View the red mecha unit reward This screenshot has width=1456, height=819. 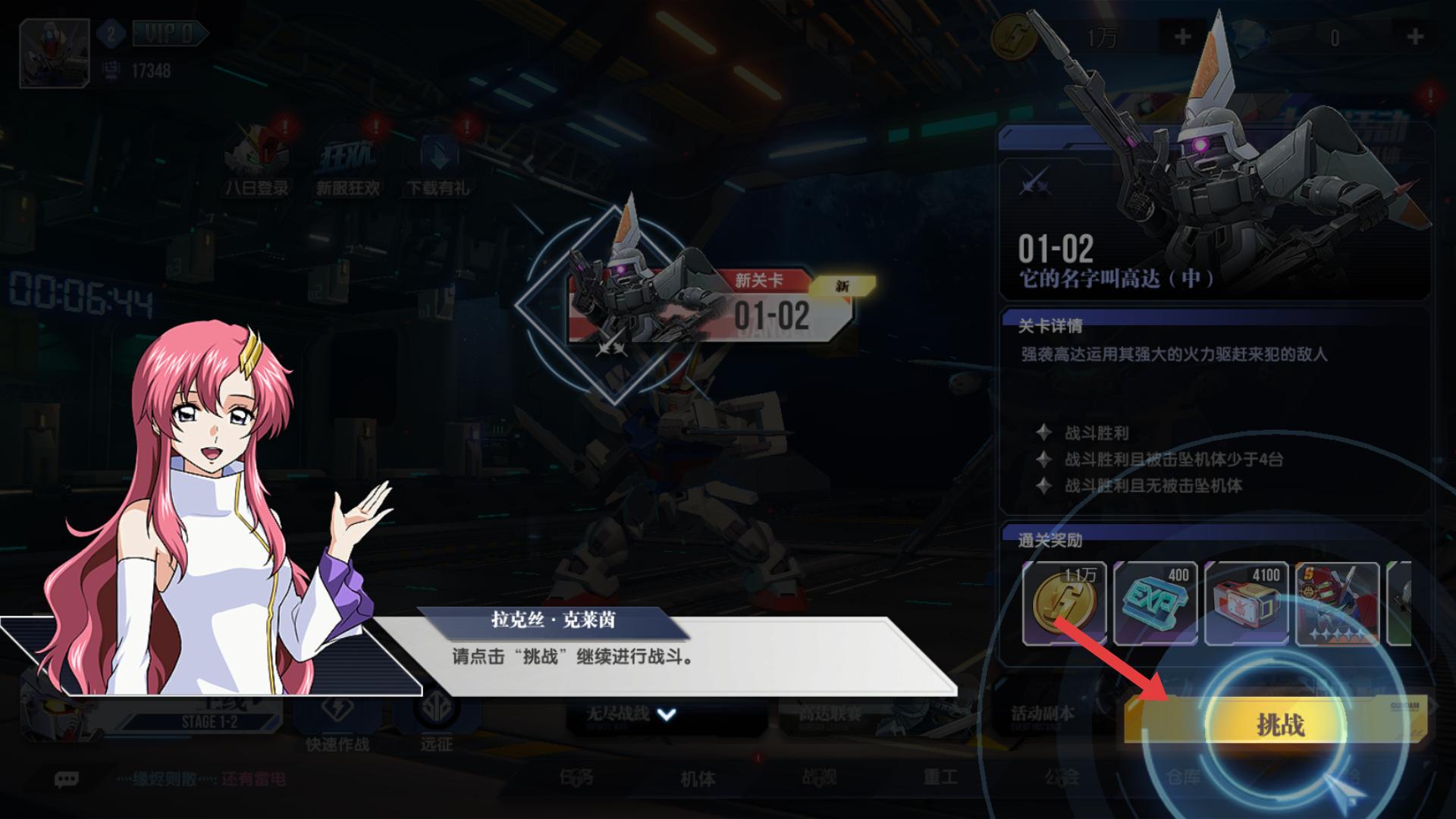pos(1337,603)
